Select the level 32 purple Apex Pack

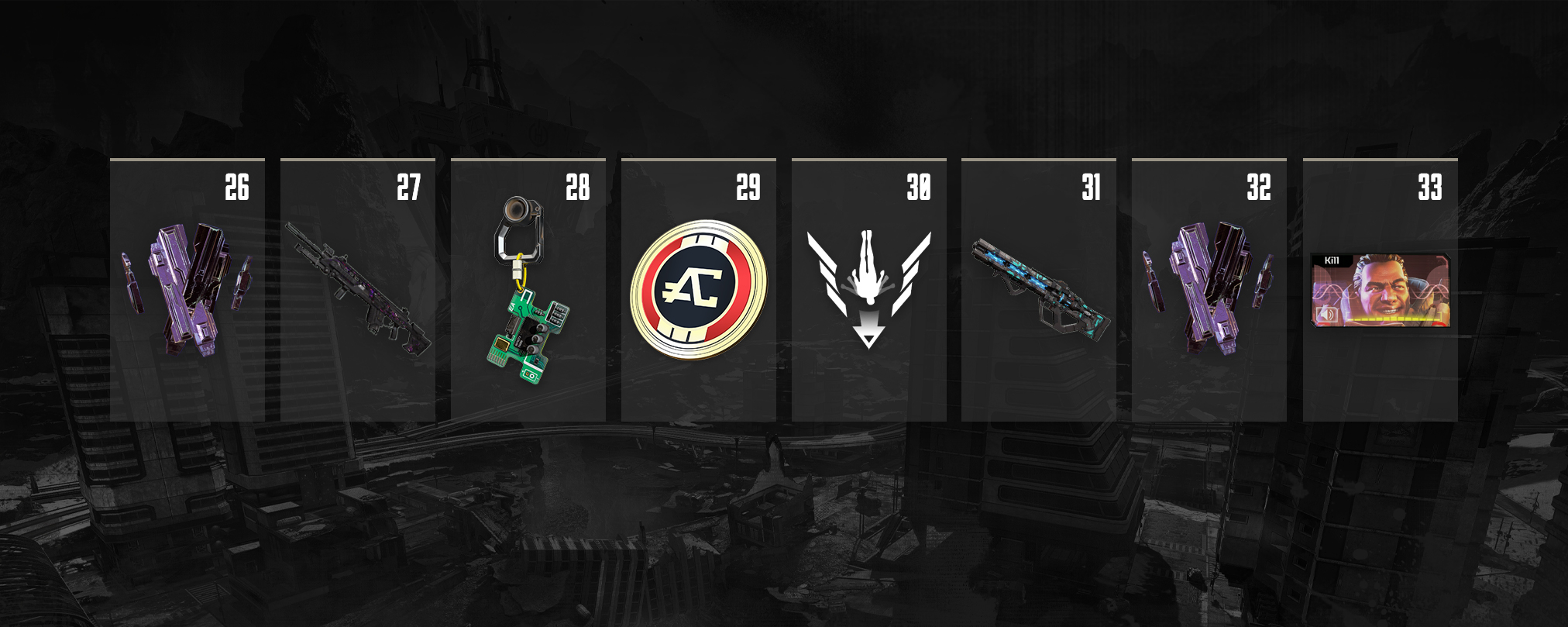(x=1209, y=289)
